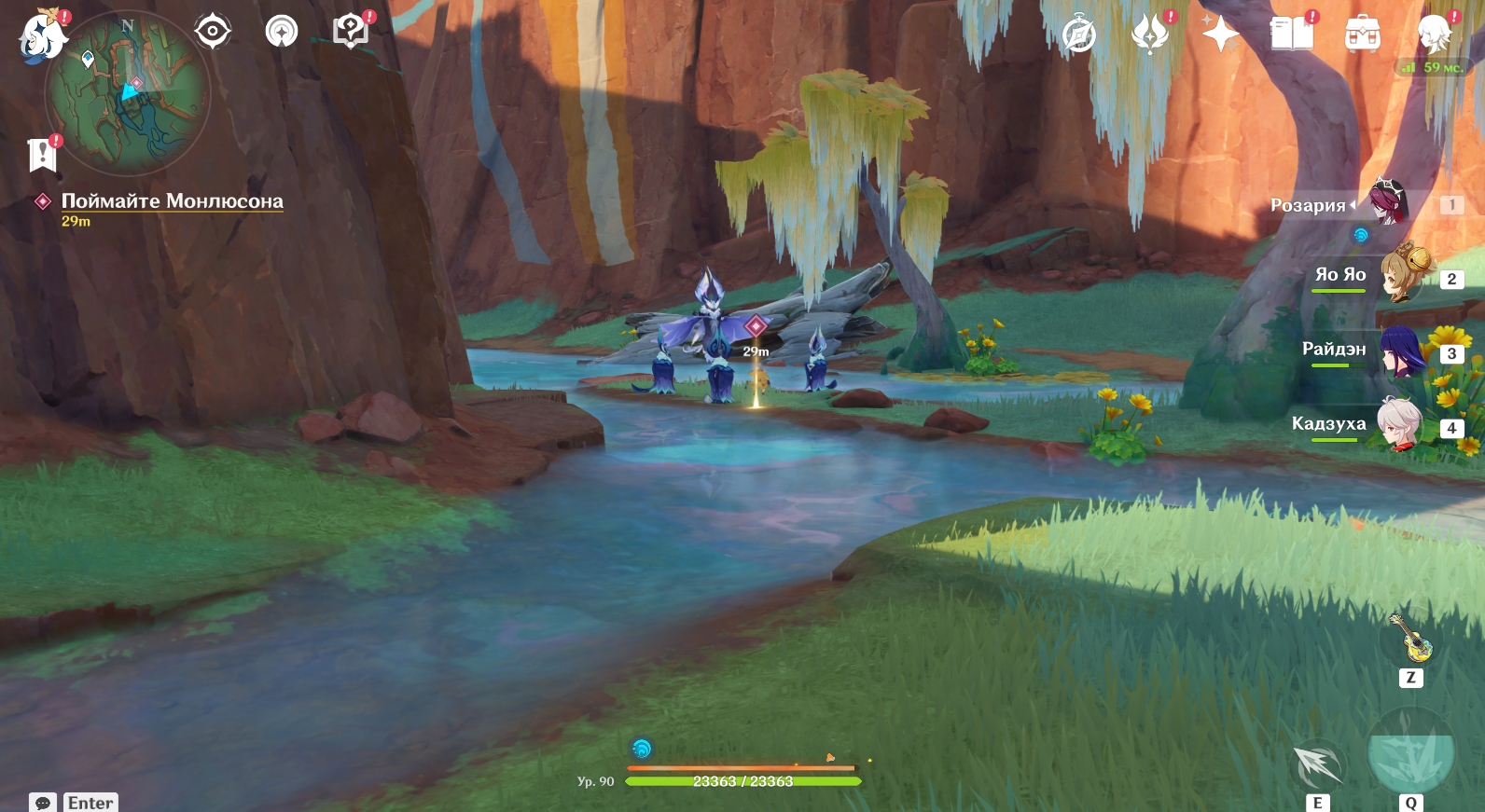Switch to party member Кадзуха
The image size is (1485, 812).
[1400, 425]
